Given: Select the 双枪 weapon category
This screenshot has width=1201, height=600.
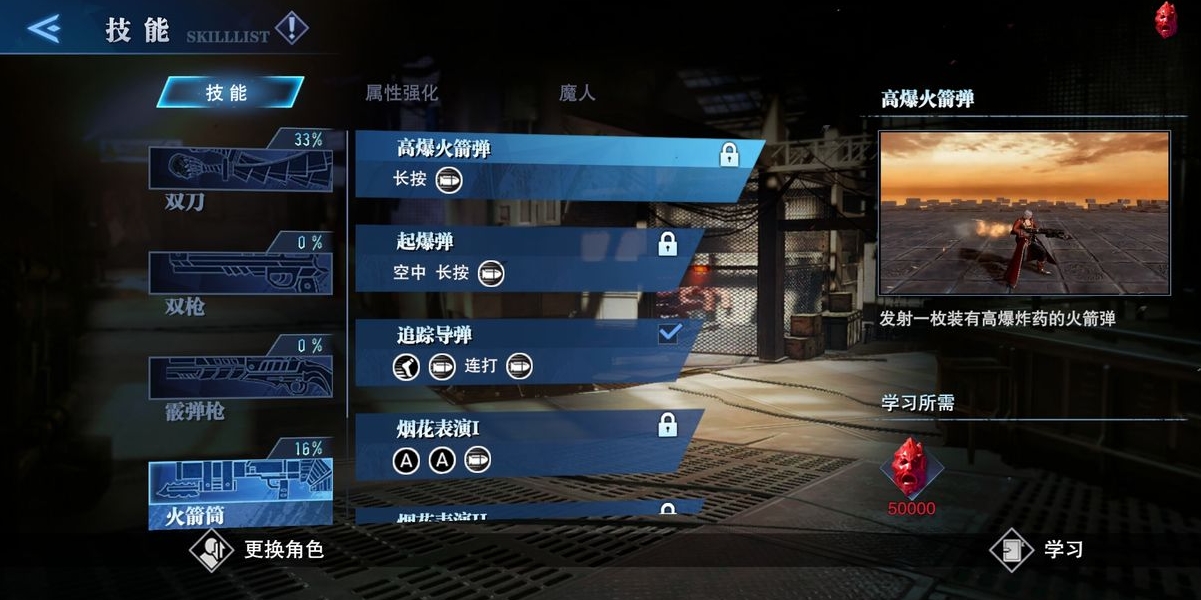Looking at the screenshot, I should [x=240, y=275].
